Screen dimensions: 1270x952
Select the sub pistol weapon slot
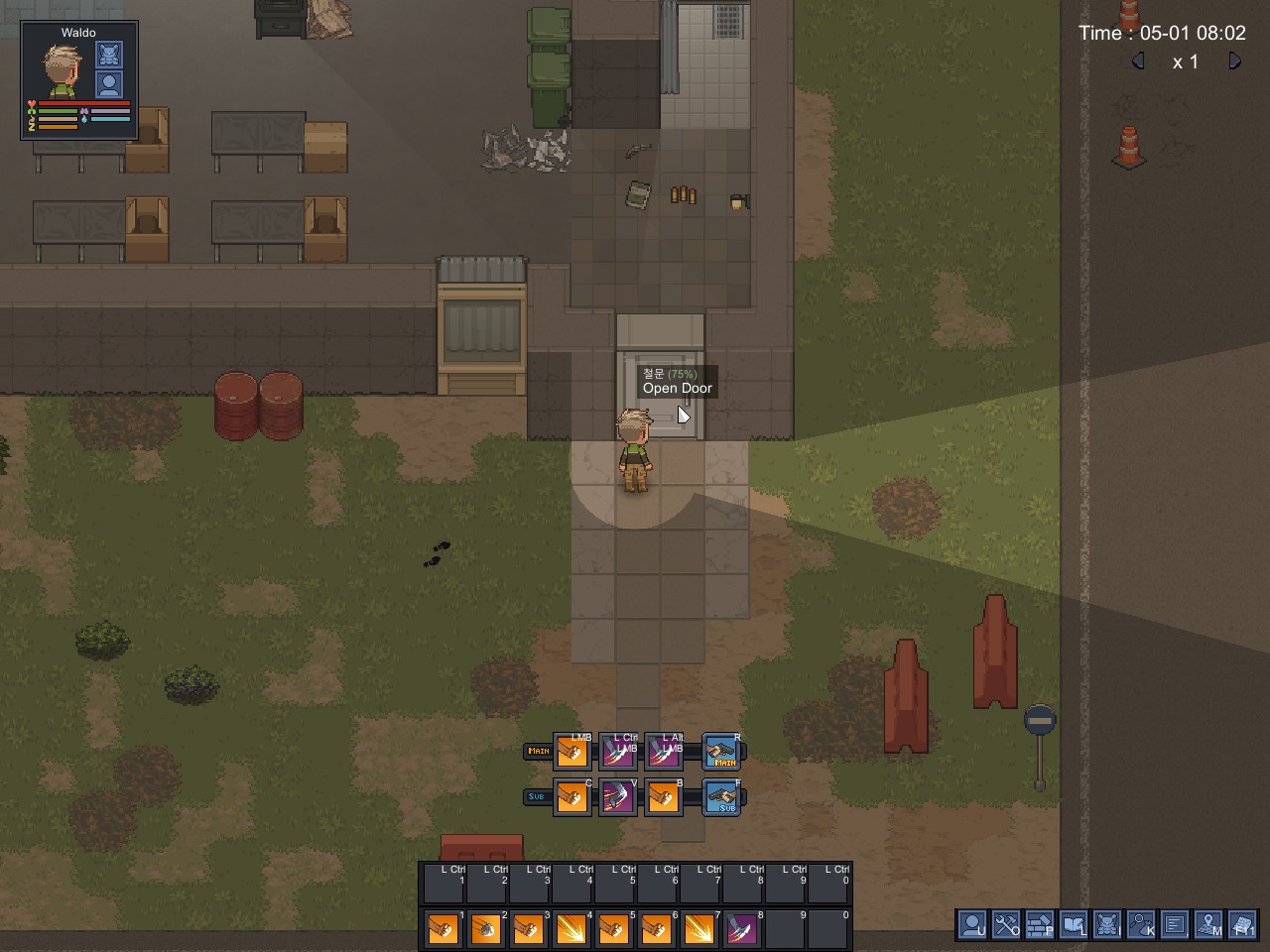tap(722, 797)
